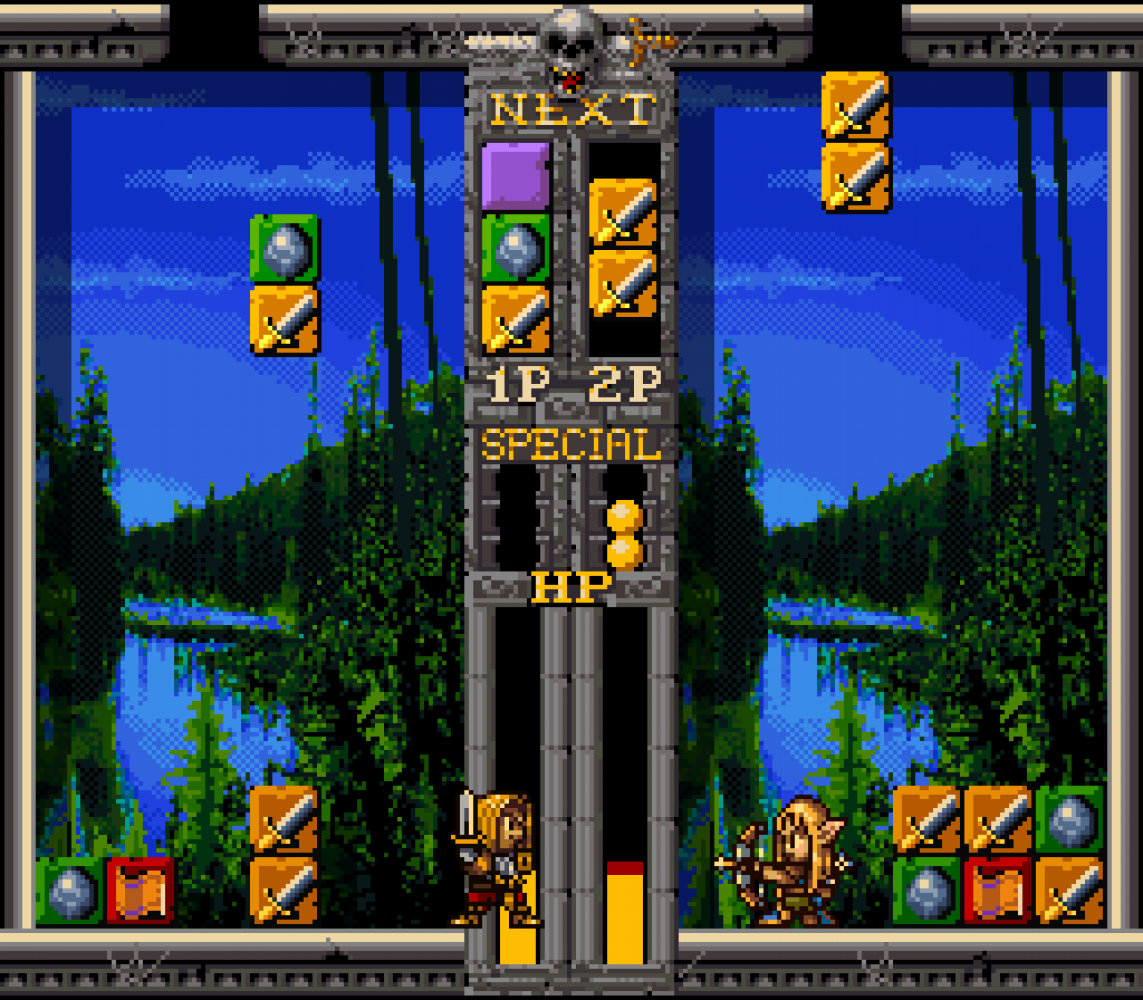The image size is (1143, 1000).
Task: Click the green orb atop 2P's stacked tiles
Action: [1069, 819]
